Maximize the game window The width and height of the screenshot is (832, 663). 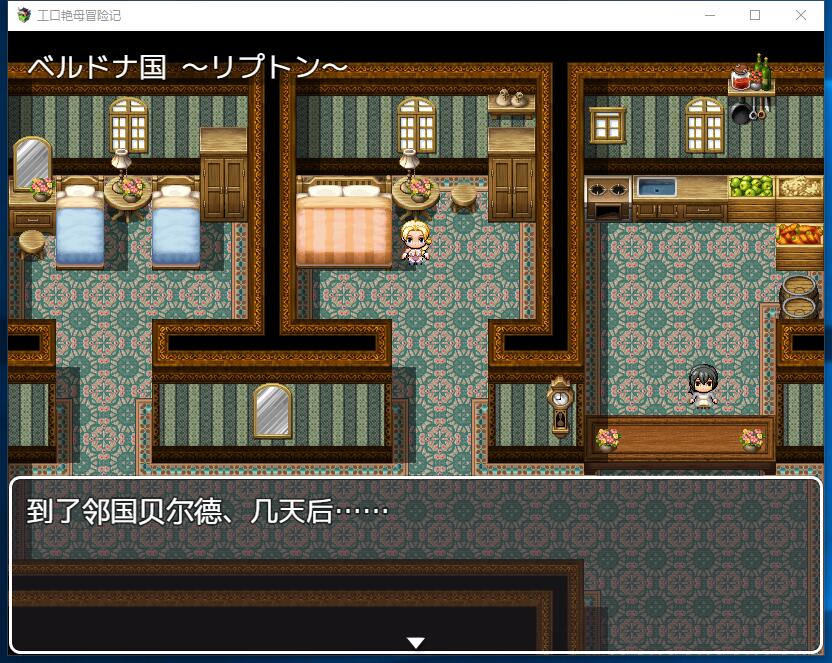(755, 15)
